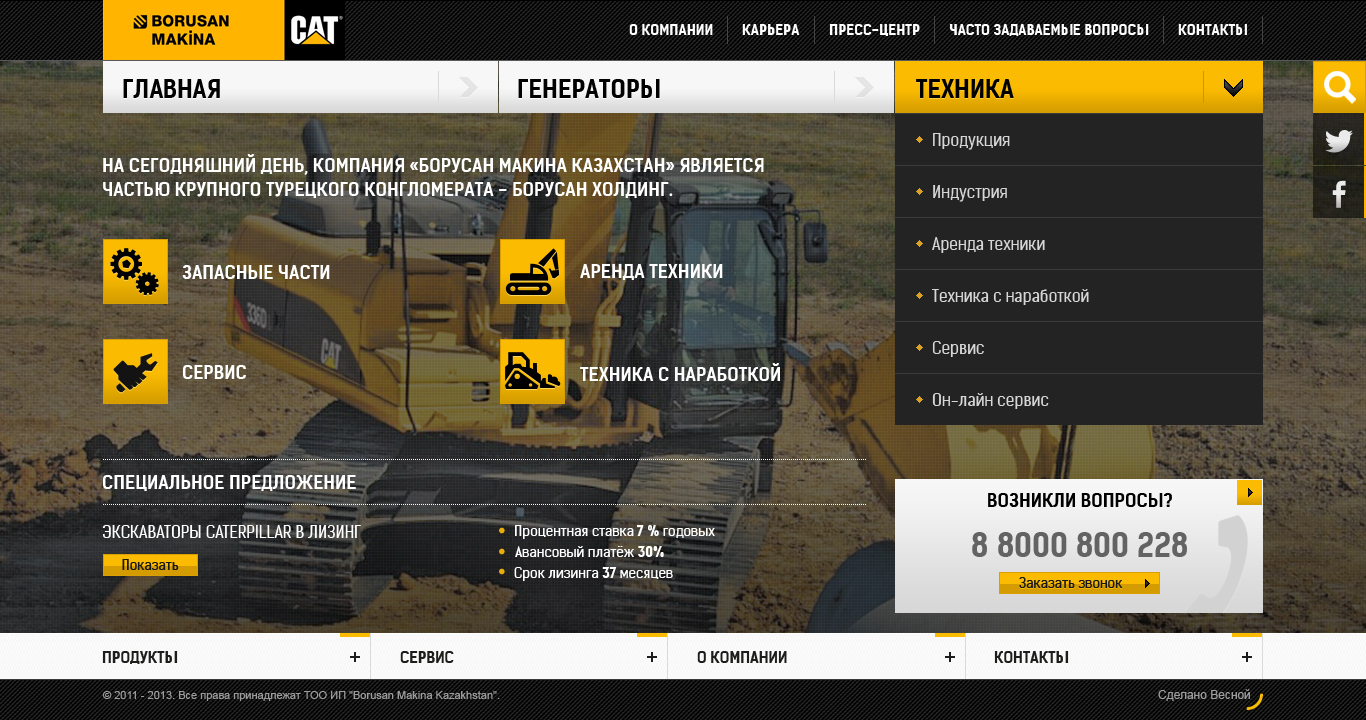Open the search magnifier icon

1338,88
